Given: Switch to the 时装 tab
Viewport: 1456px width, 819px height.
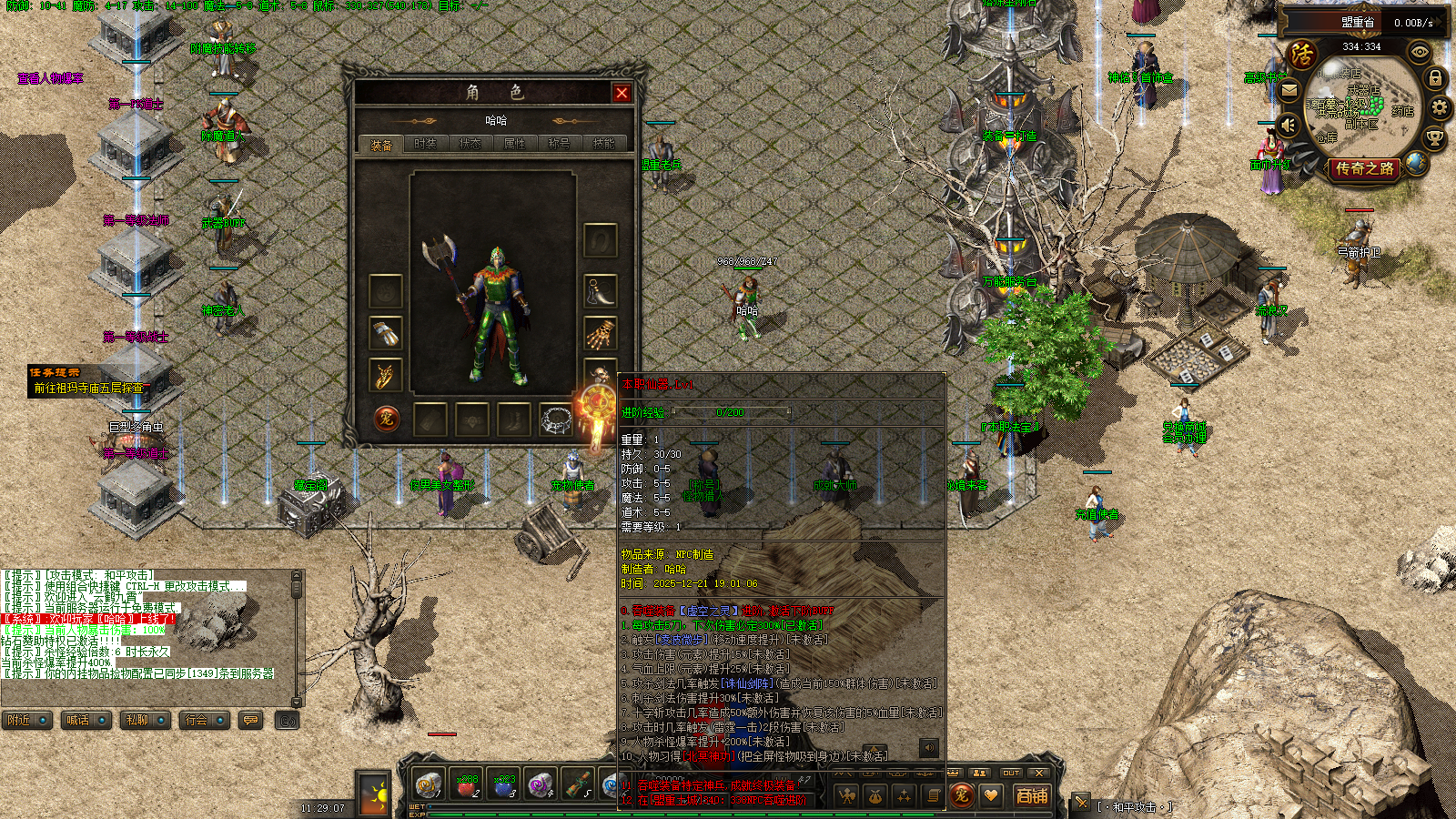Looking at the screenshot, I should tap(425, 144).
